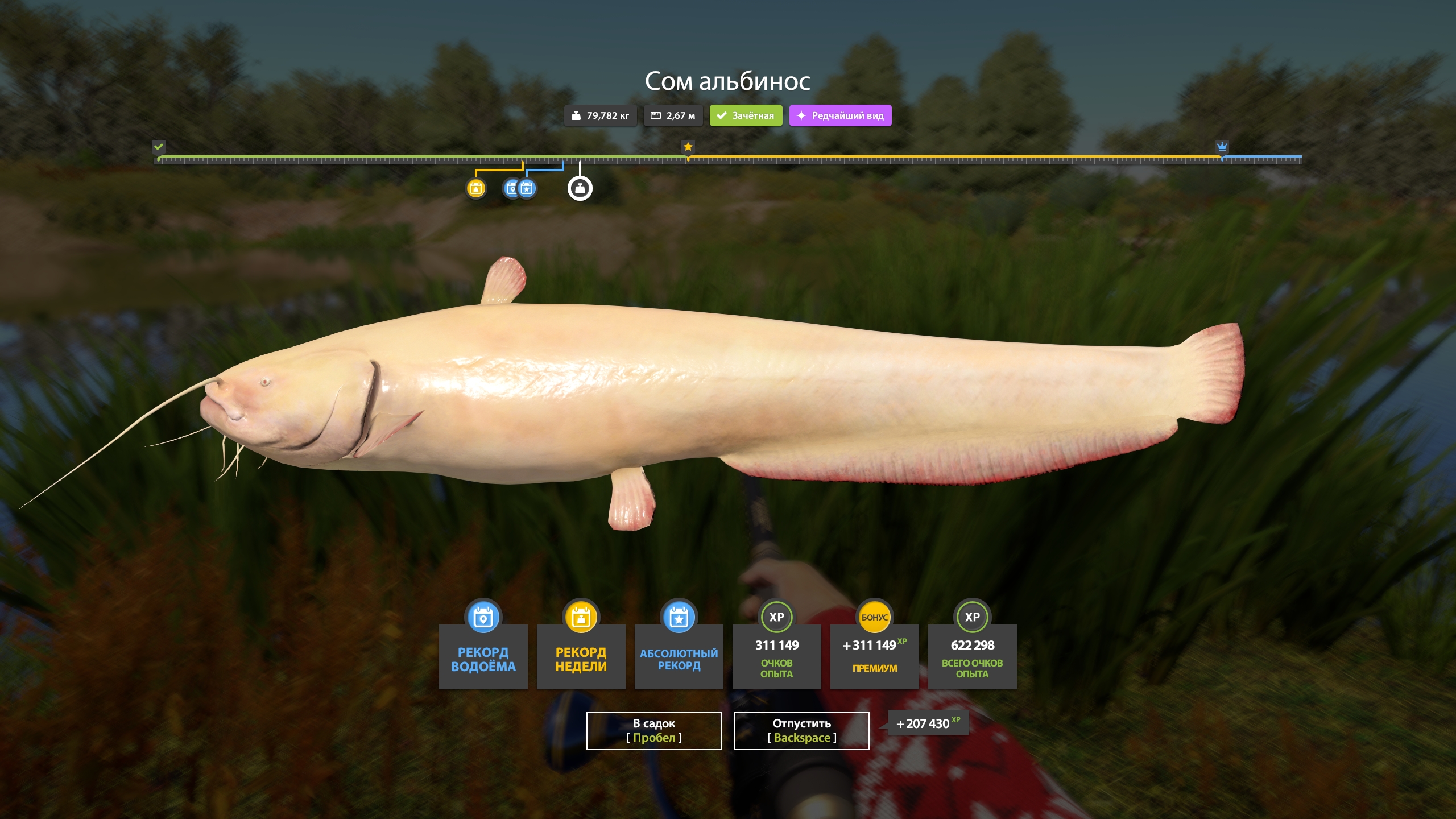Click the white weight marker on scale
The width and height of the screenshot is (1456, 819).
pyautogui.click(x=580, y=188)
